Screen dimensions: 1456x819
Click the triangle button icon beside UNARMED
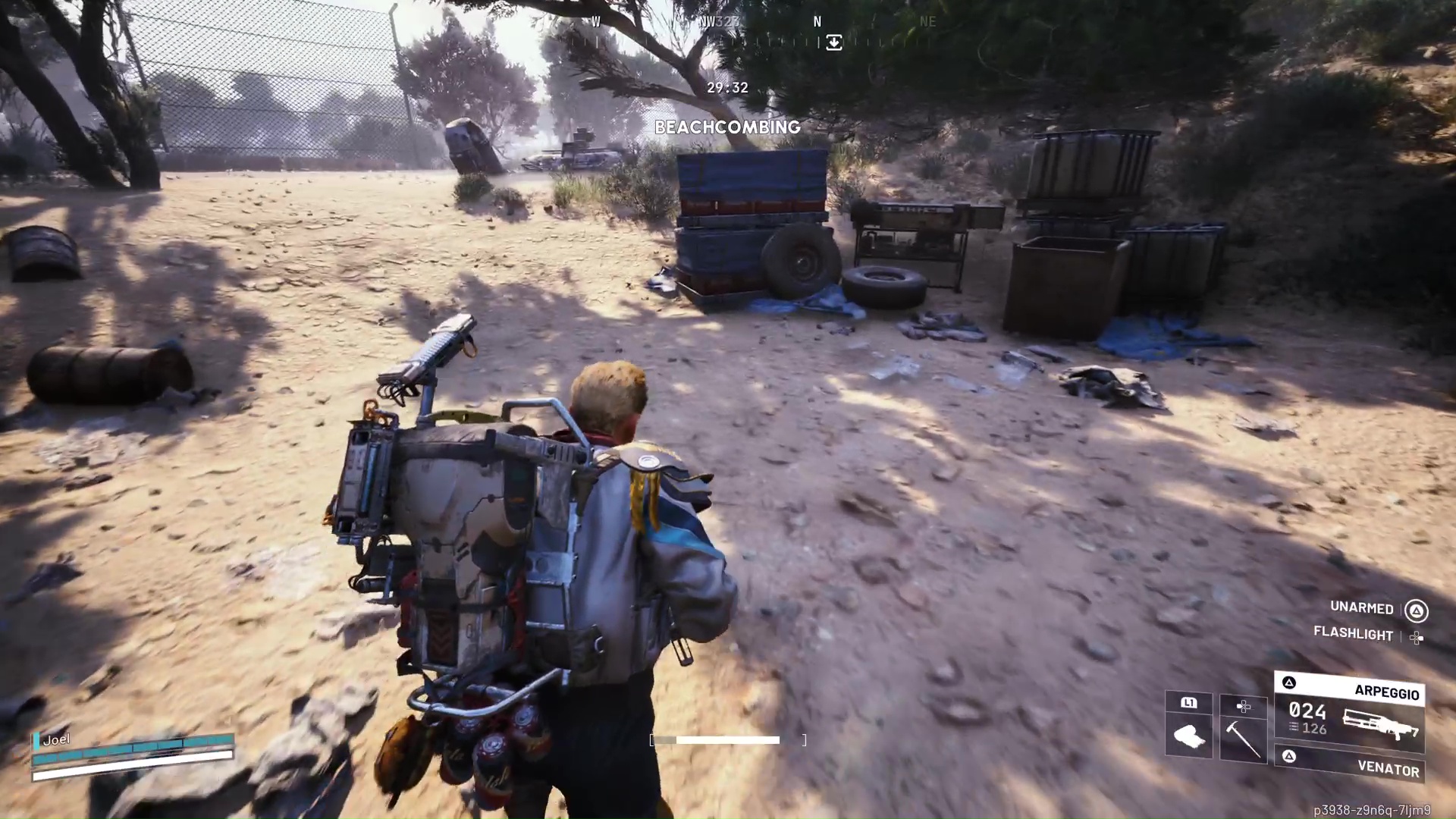1417,609
